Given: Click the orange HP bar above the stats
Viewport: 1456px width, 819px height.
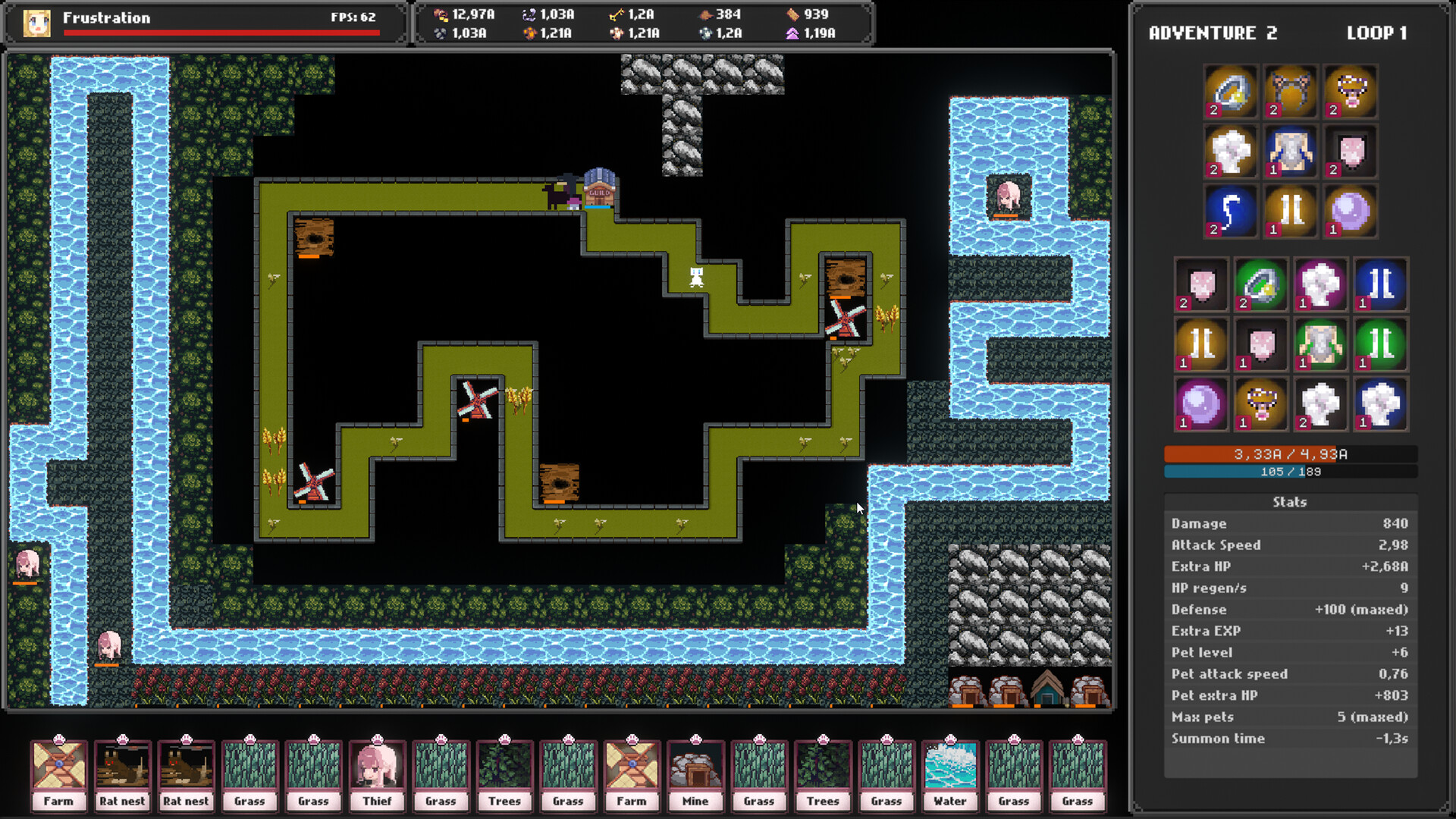Looking at the screenshot, I should [x=1289, y=455].
